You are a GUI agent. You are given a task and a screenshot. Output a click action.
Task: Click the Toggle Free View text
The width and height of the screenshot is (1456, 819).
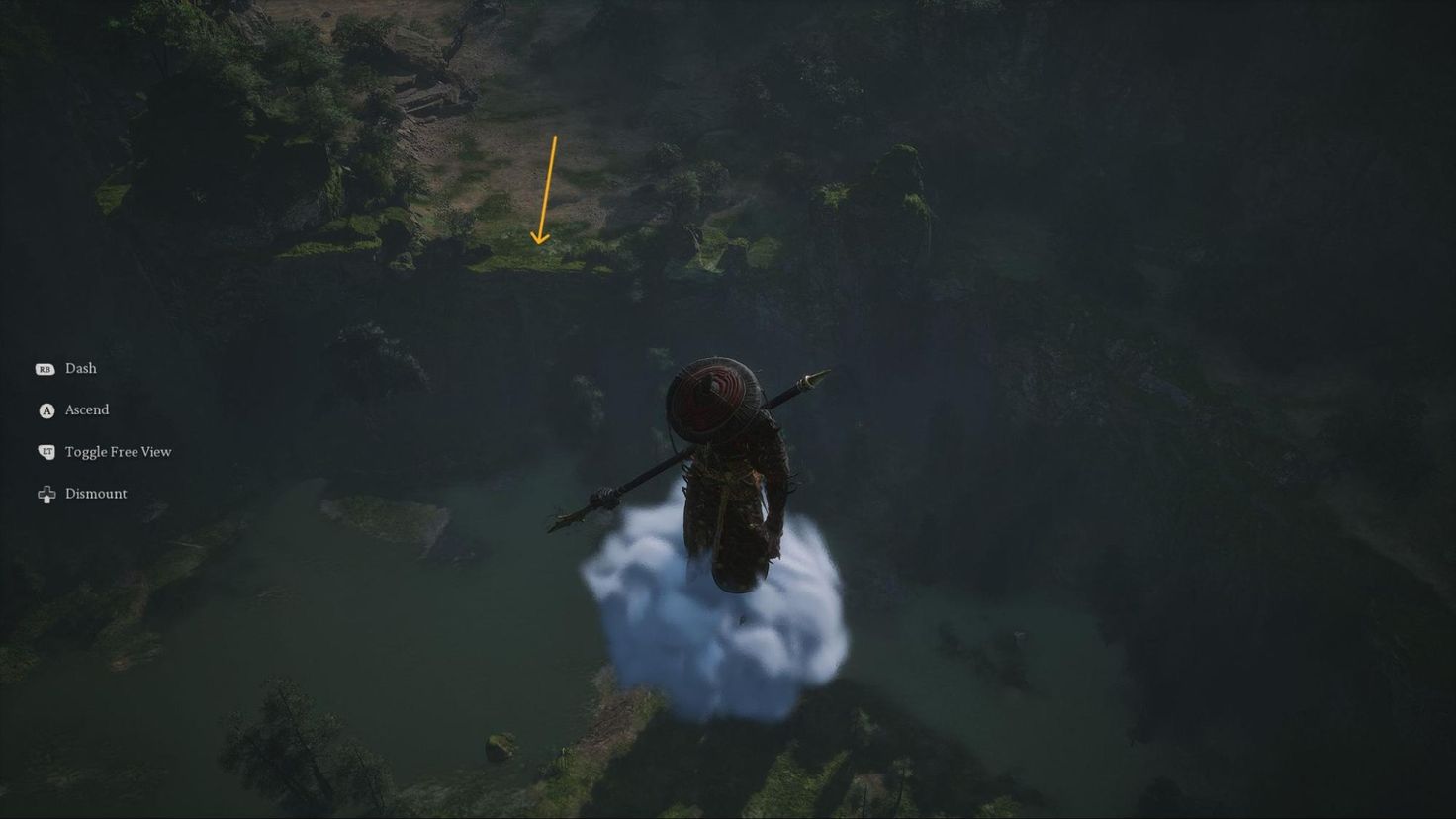point(117,451)
